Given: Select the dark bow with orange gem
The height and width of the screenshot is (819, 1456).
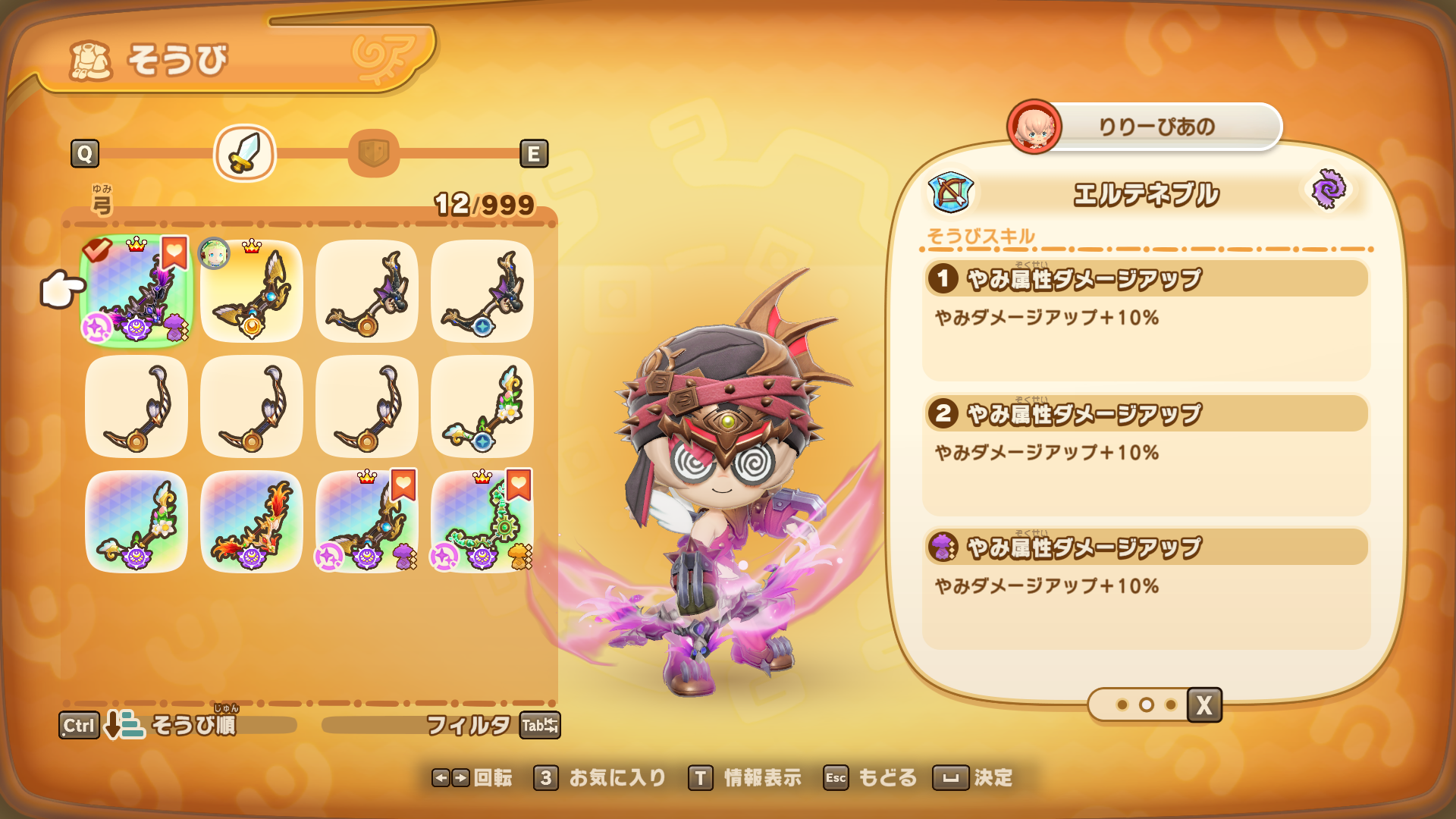Looking at the screenshot, I should [367, 291].
